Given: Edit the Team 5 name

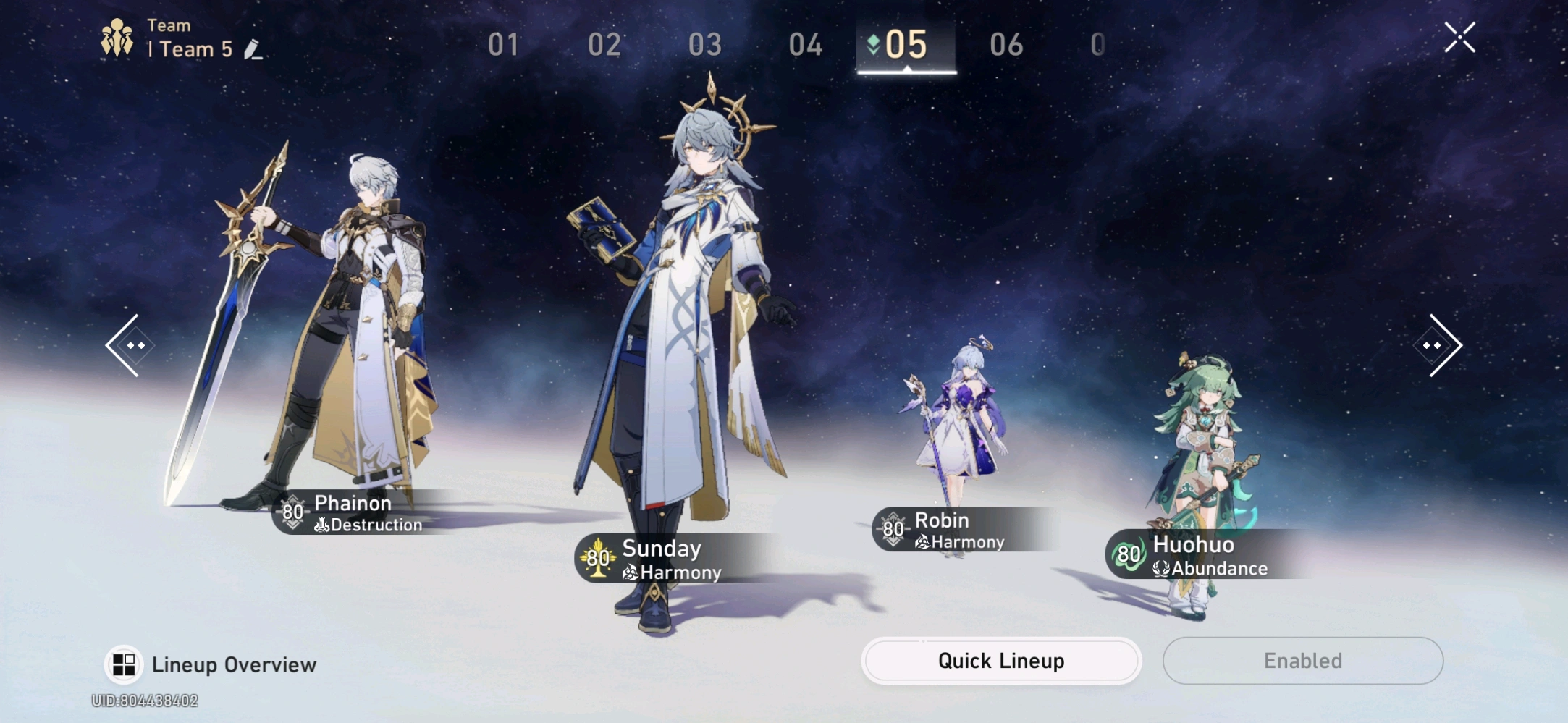Looking at the screenshot, I should pyautogui.click(x=253, y=50).
